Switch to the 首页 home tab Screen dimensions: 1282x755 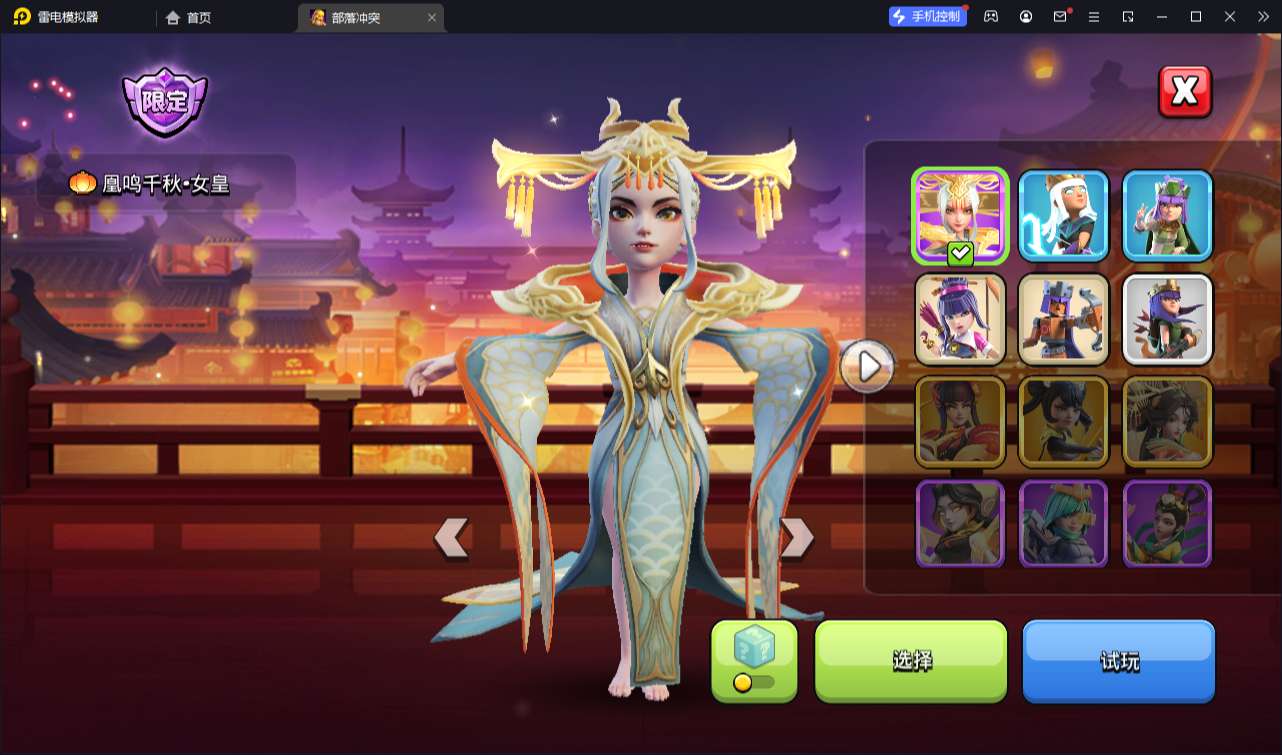(x=189, y=18)
